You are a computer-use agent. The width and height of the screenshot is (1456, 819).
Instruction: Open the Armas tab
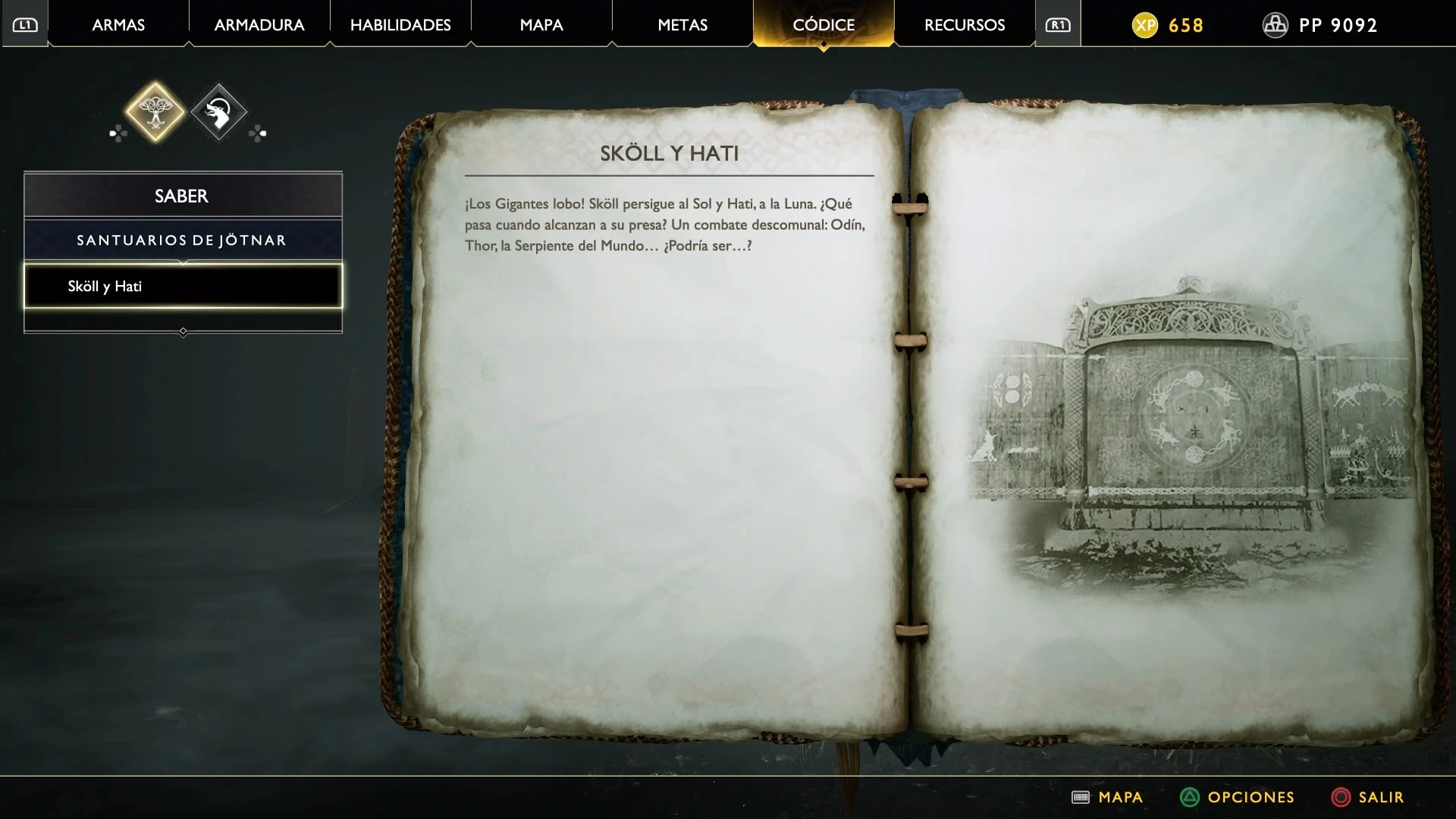point(118,25)
